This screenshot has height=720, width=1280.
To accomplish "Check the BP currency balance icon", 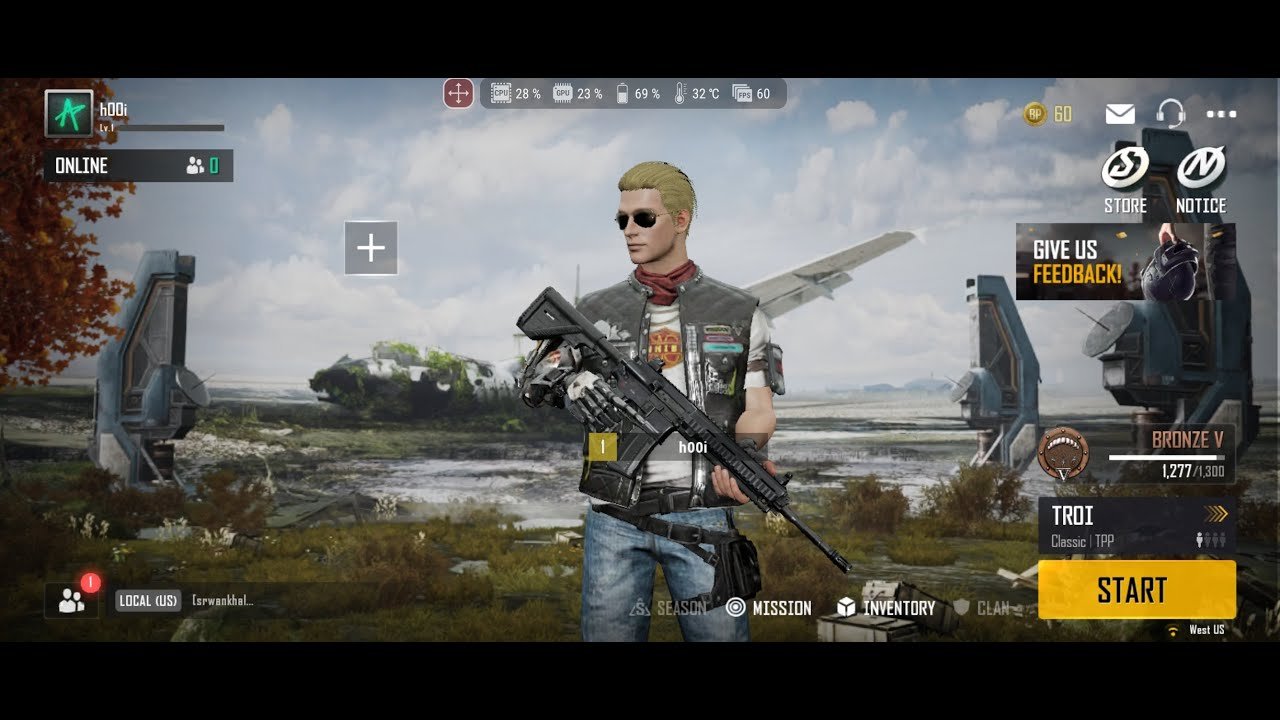I will pyautogui.click(x=1036, y=114).
